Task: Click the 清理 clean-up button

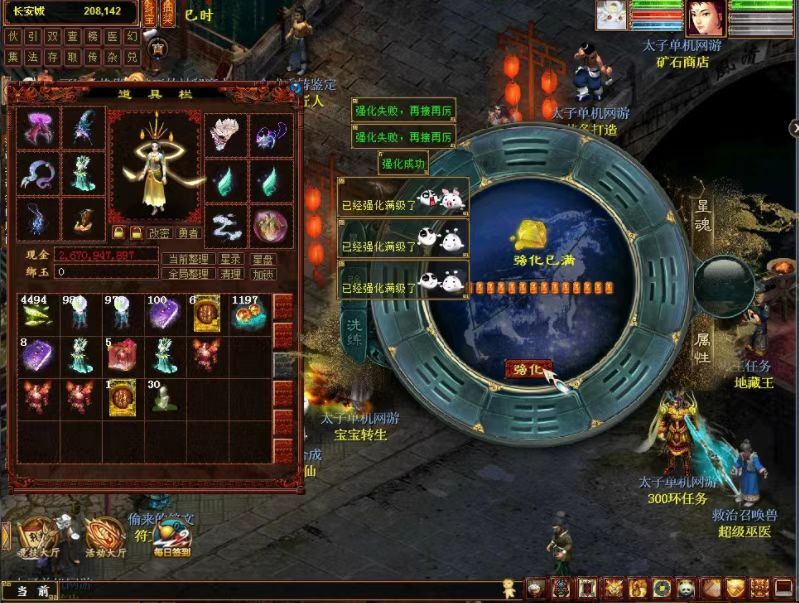Action: (231, 273)
